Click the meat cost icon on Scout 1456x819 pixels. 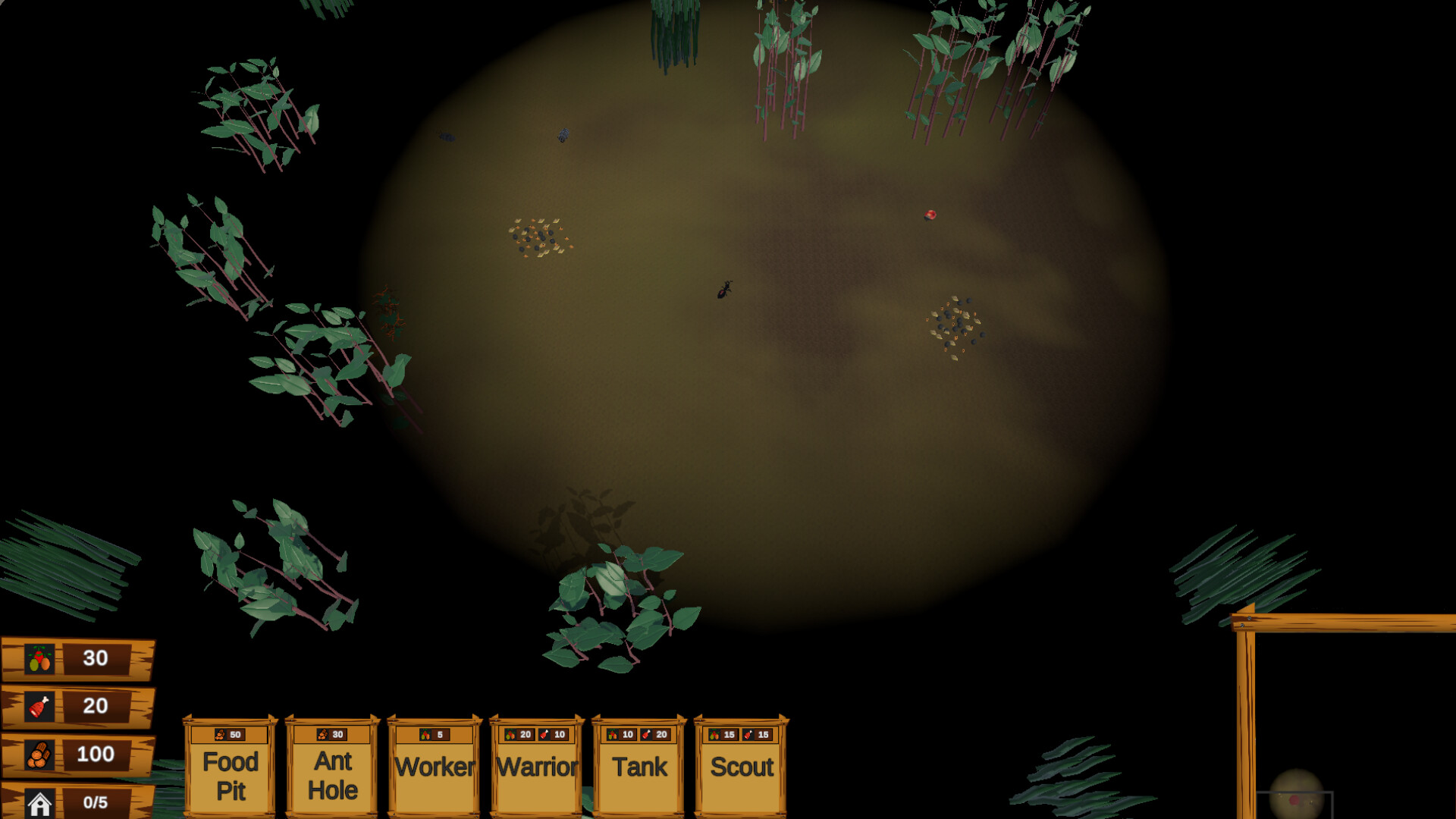pyautogui.click(x=749, y=734)
